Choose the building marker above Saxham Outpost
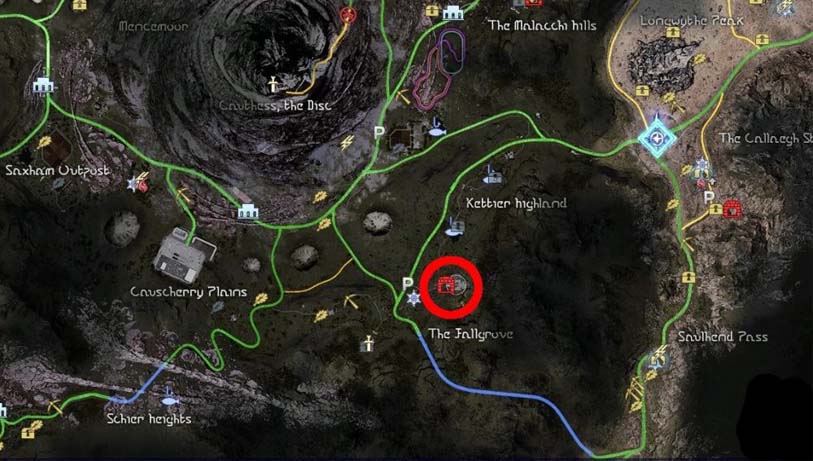Viewport: 813px width, 461px height. coord(42,86)
